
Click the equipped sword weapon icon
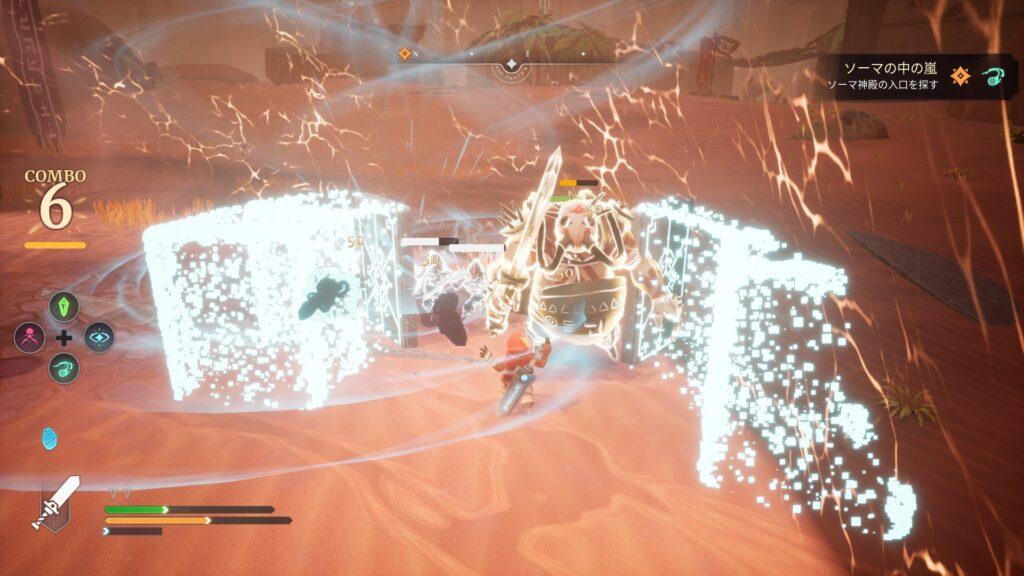(x=58, y=501)
